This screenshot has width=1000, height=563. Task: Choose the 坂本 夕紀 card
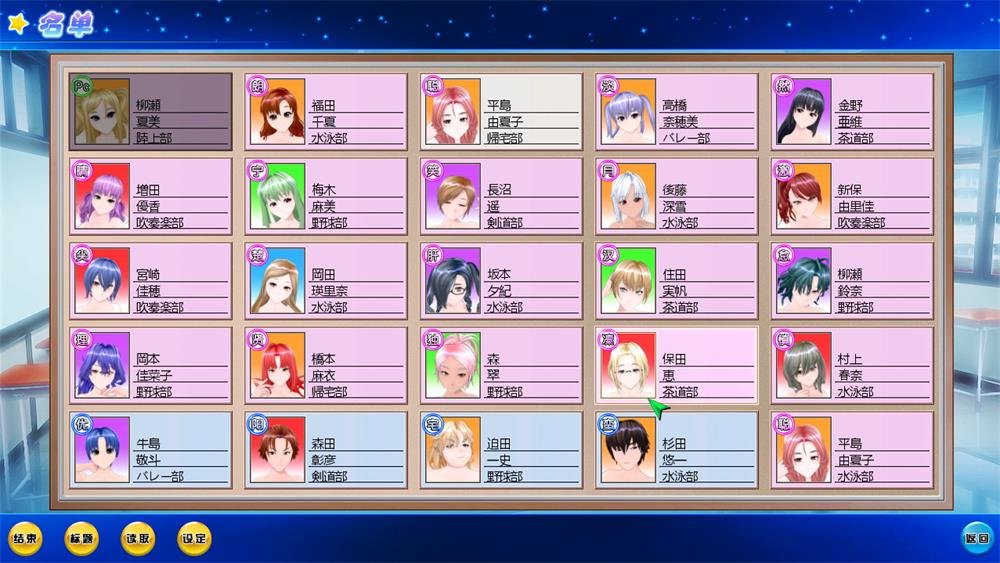tap(501, 281)
